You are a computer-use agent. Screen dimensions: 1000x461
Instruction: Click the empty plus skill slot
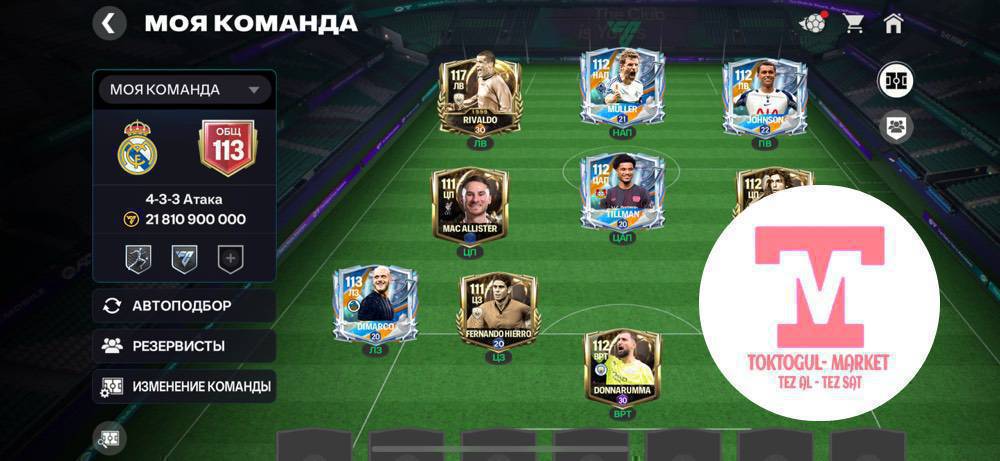click(231, 259)
